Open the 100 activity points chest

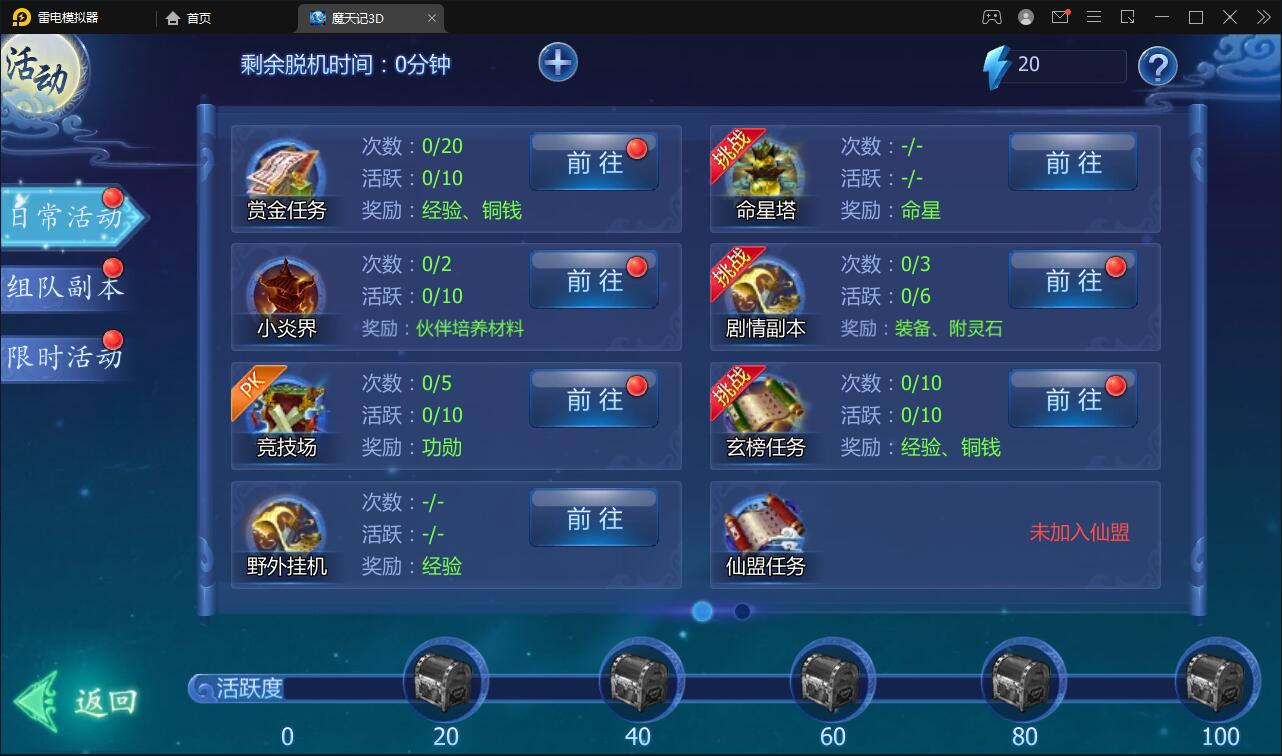click(1216, 680)
